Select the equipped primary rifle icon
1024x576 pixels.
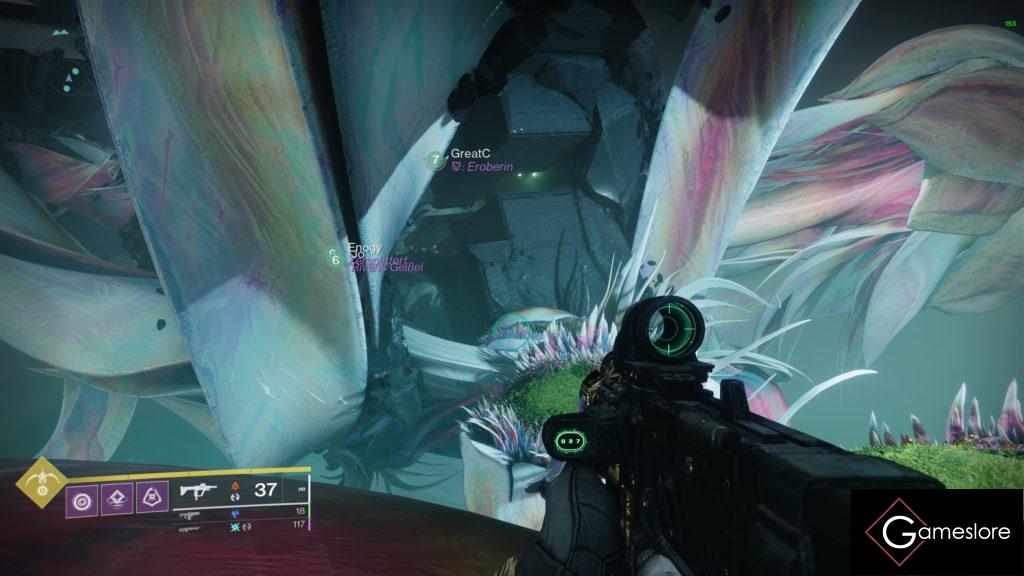200,490
